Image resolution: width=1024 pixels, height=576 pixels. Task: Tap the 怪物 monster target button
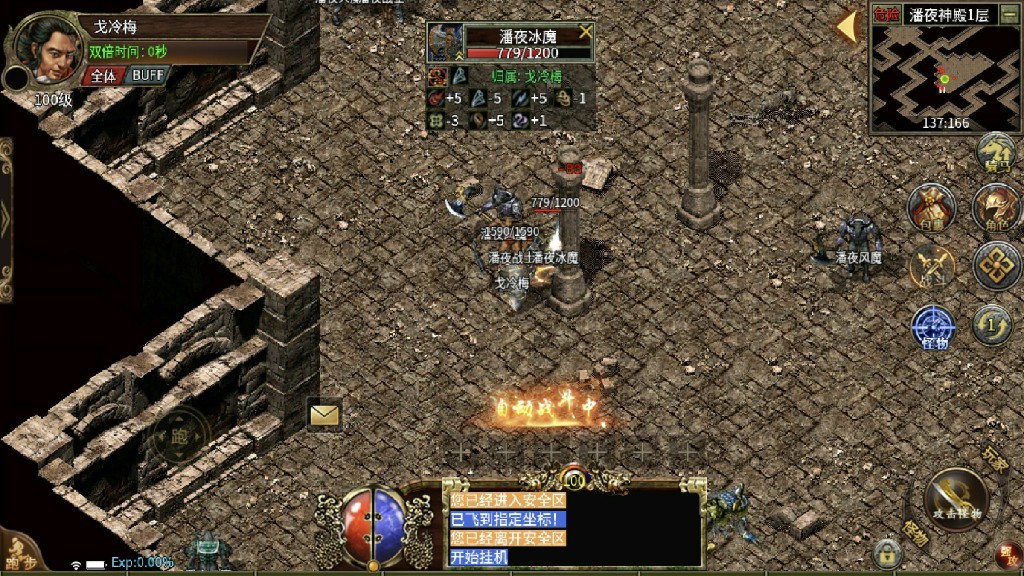pos(931,328)
